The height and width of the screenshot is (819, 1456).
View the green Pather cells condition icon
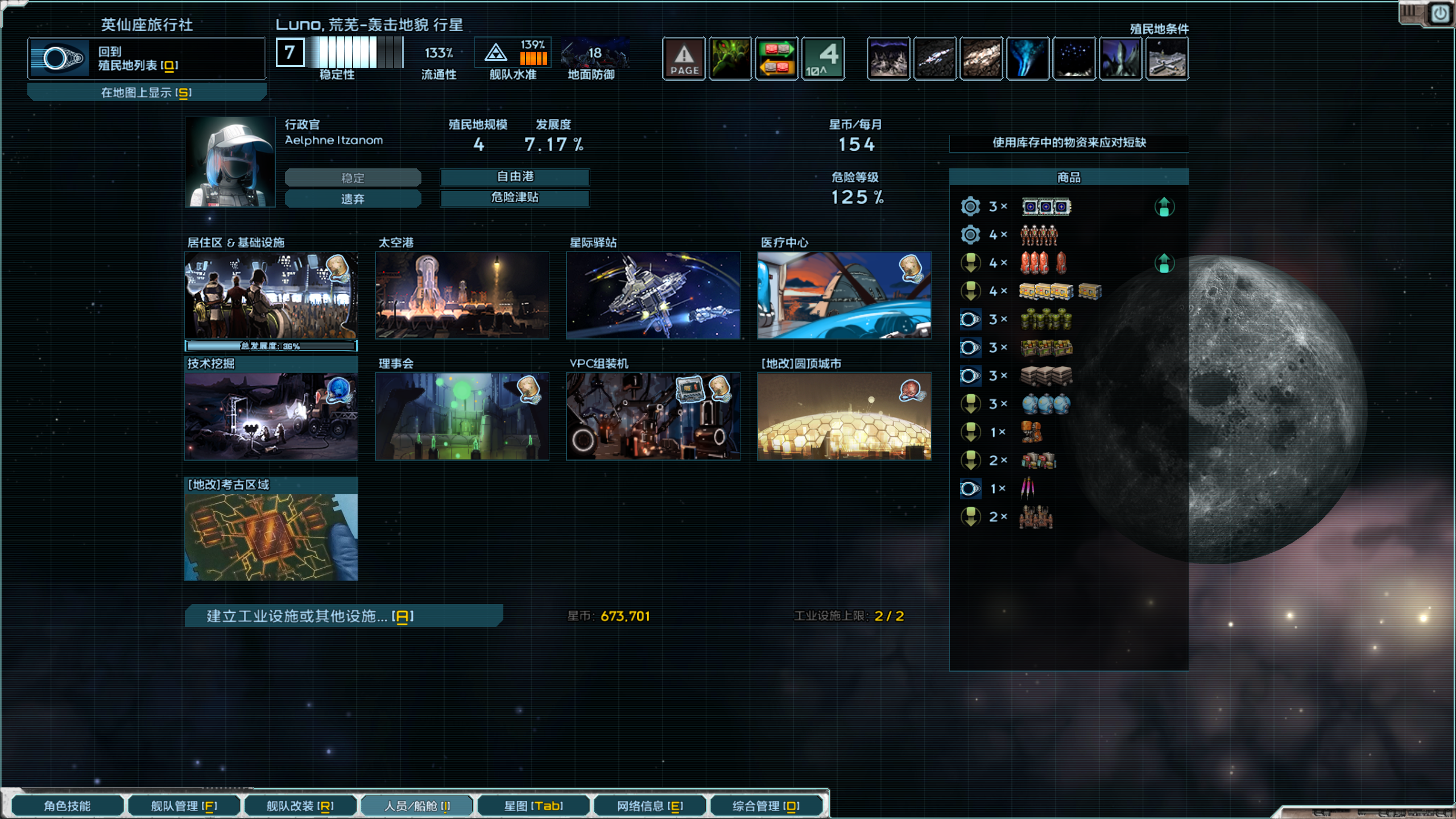pyautogui.click(x=731, y=58)
